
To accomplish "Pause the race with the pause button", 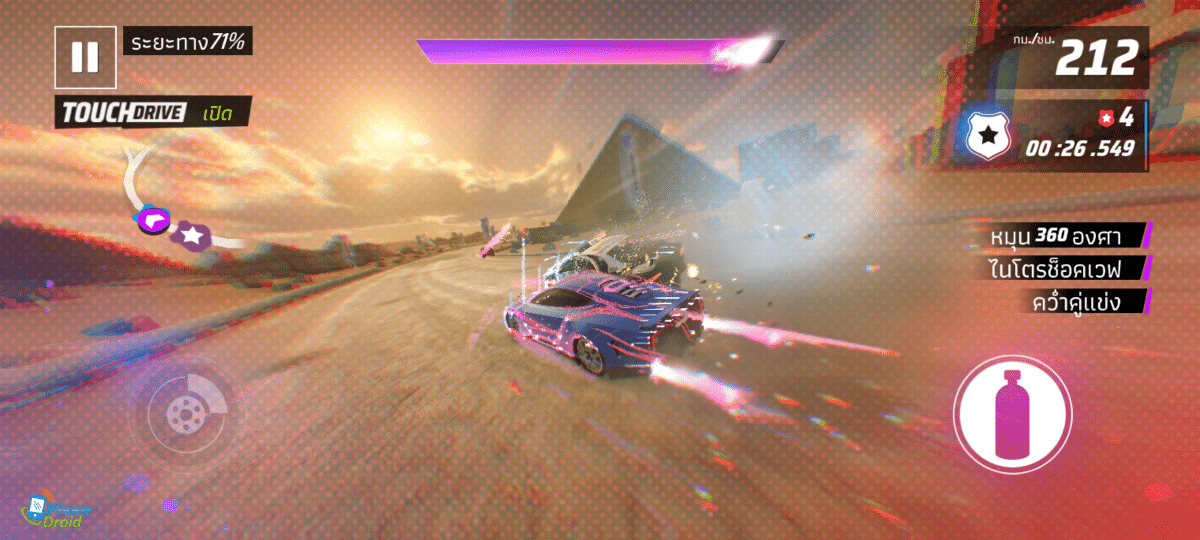I will click(x=85, y=56).
